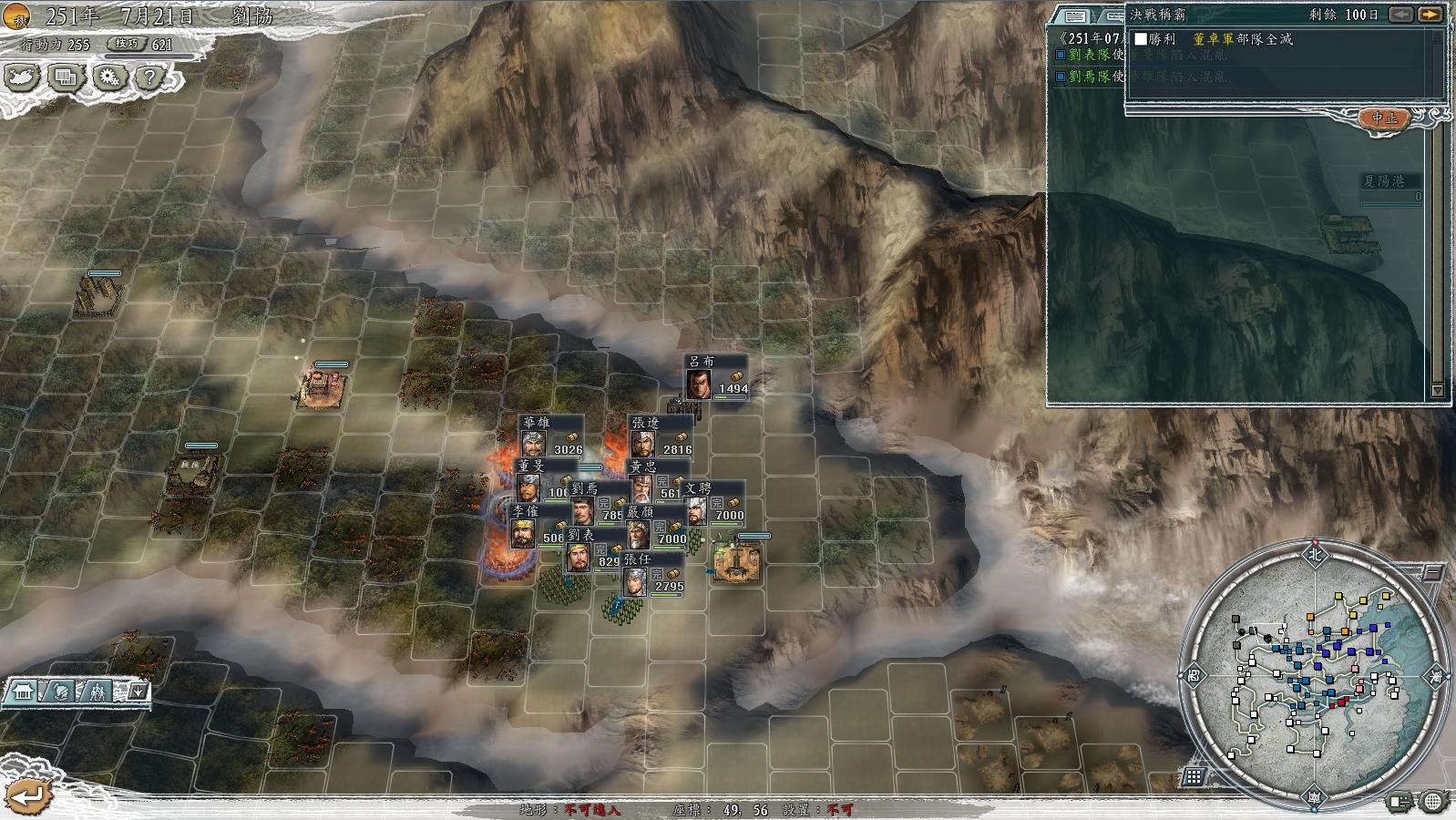Click the minimap's east 東 compass marker
The width and height of the screenshot is (1456, 820).
pyautogui.click(x=1437, y=677)
